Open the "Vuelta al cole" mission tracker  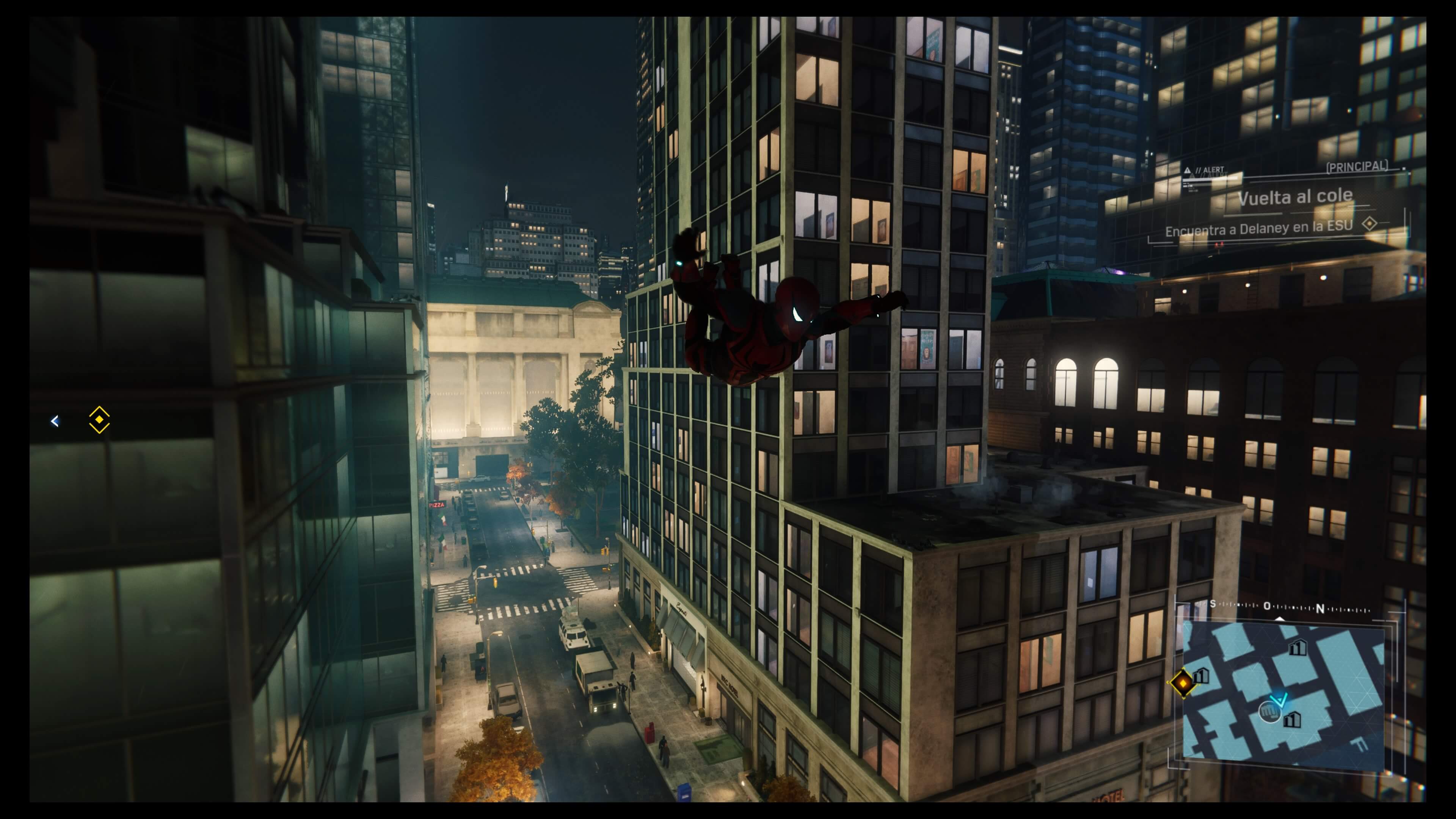1295,197
